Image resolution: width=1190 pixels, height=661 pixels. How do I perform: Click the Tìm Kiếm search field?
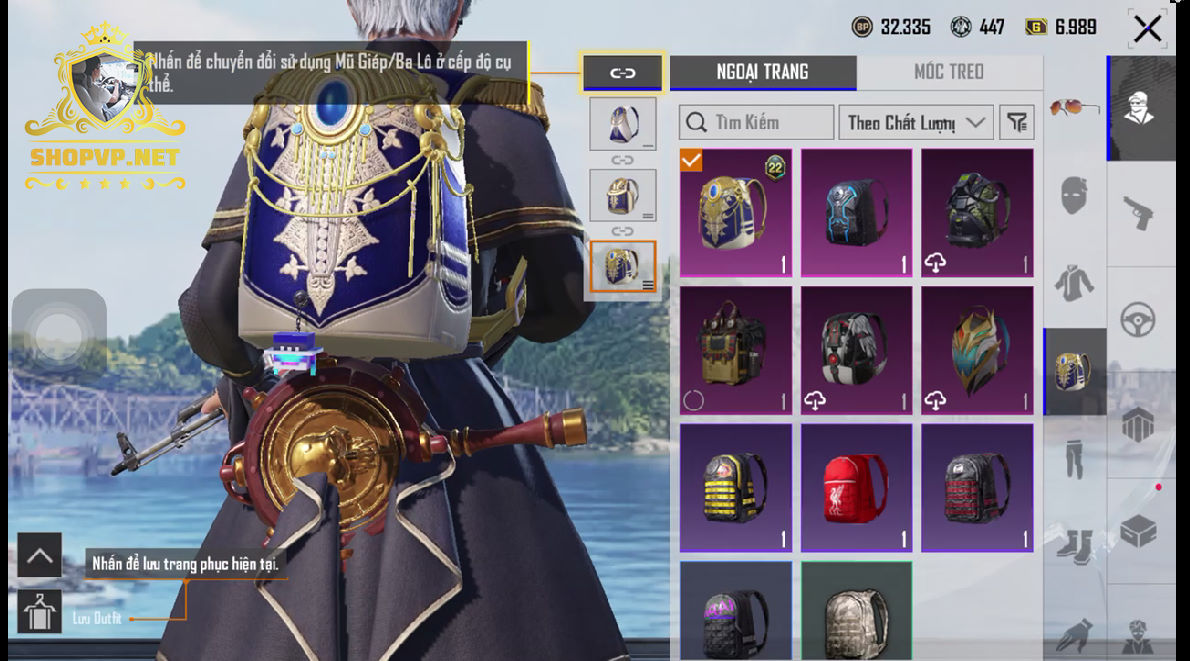[756, 123]
